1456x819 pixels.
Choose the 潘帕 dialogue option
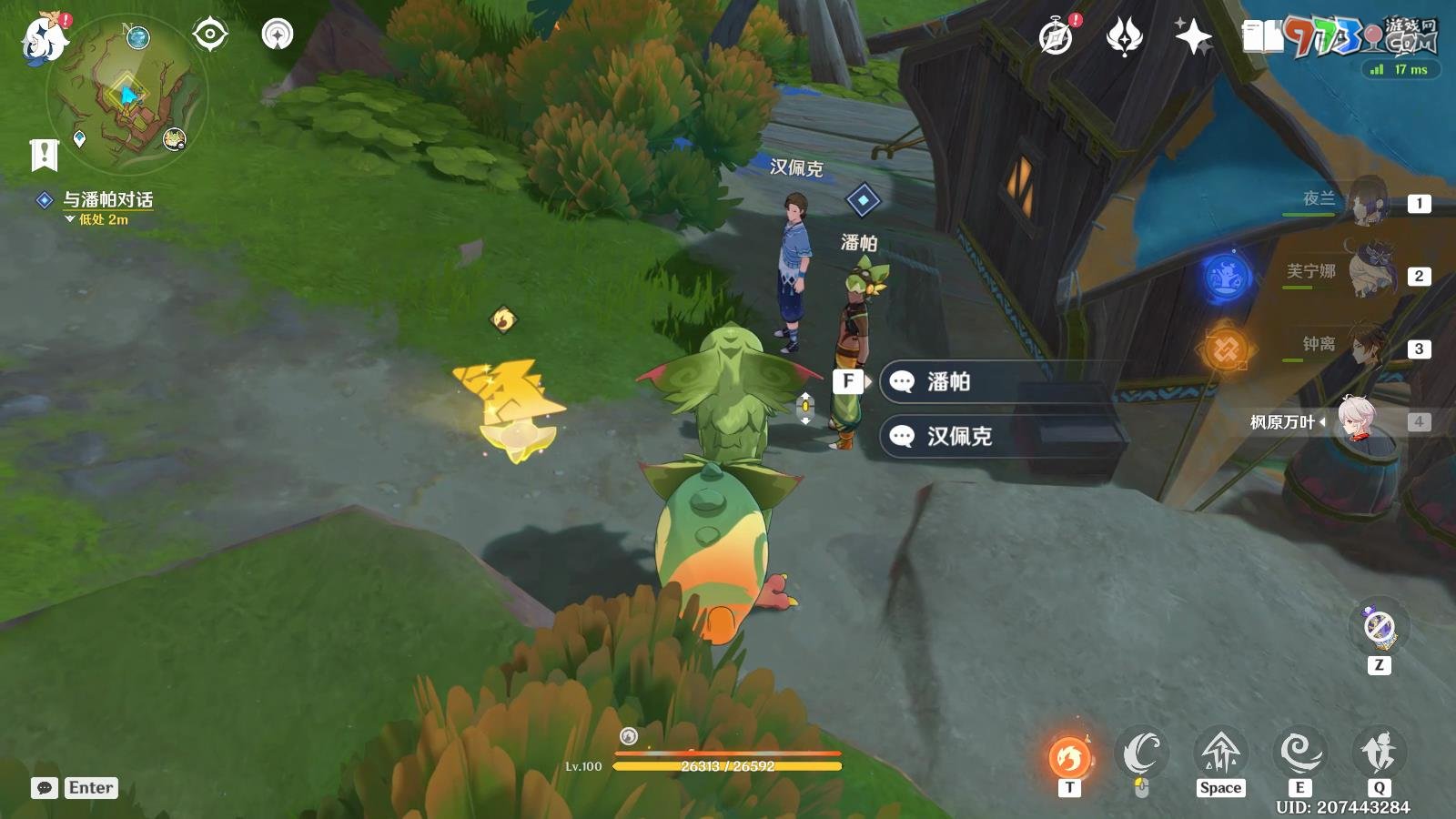click(992, 382)
